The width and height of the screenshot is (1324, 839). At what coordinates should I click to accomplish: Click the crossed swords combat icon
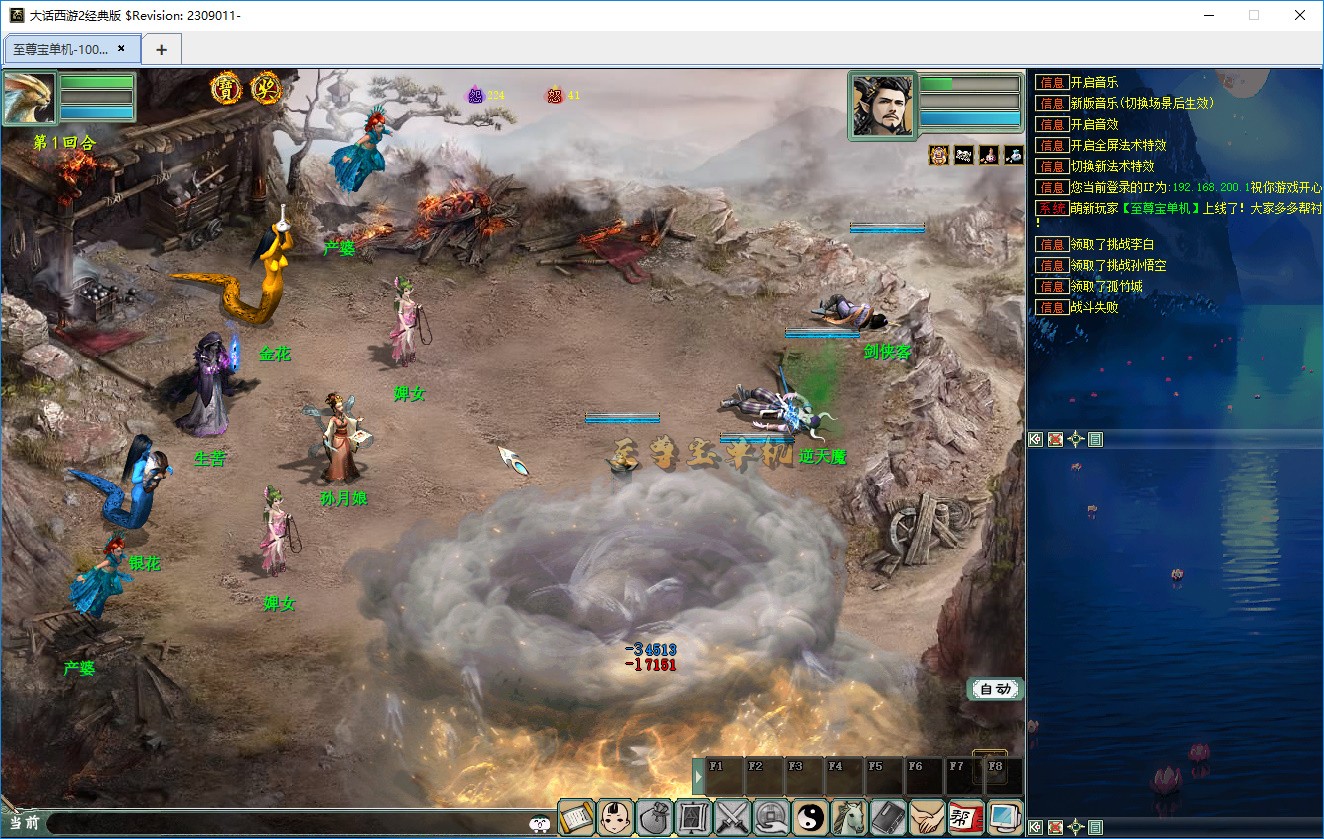point(733,818)
